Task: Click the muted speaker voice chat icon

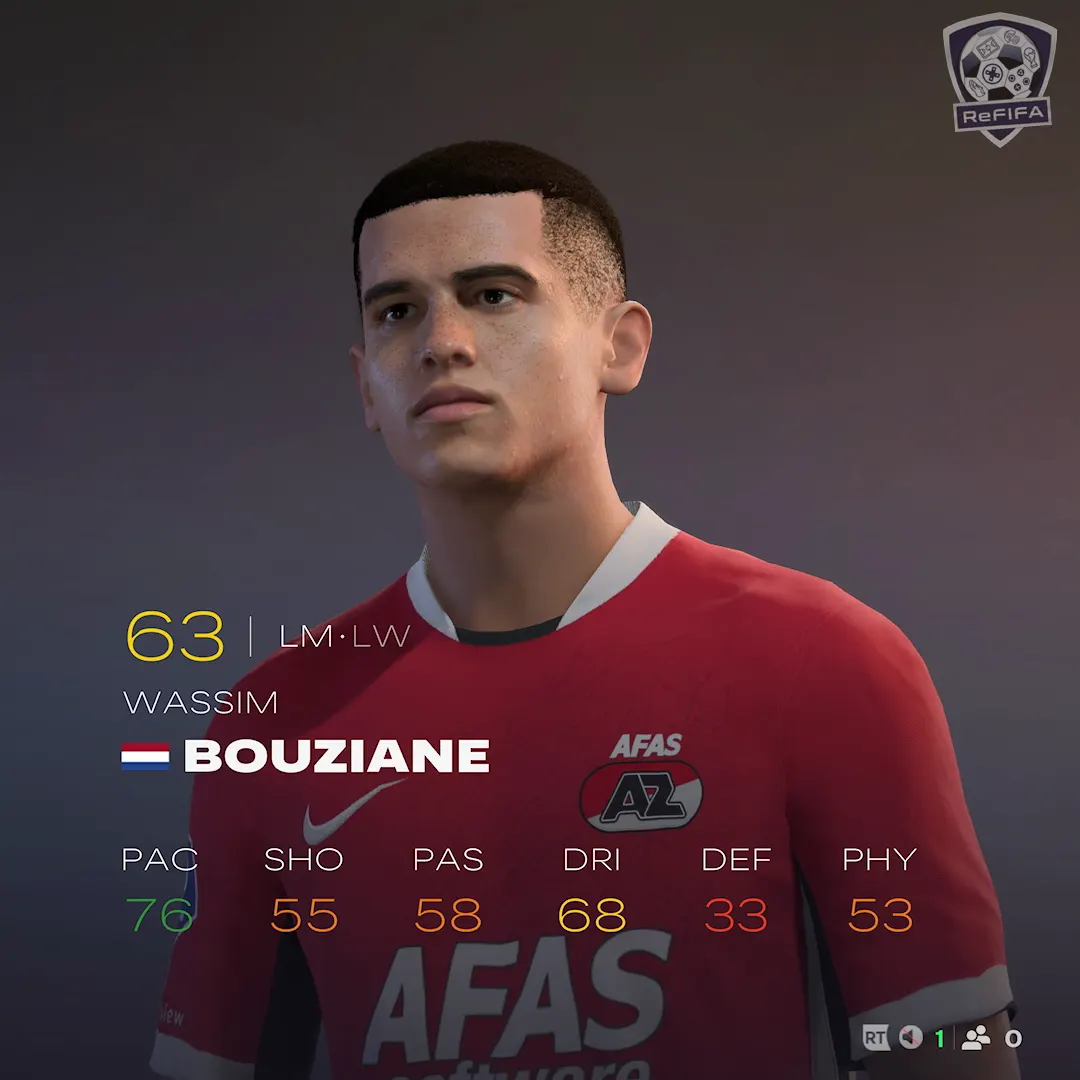Action: (x=909, y=1038)
